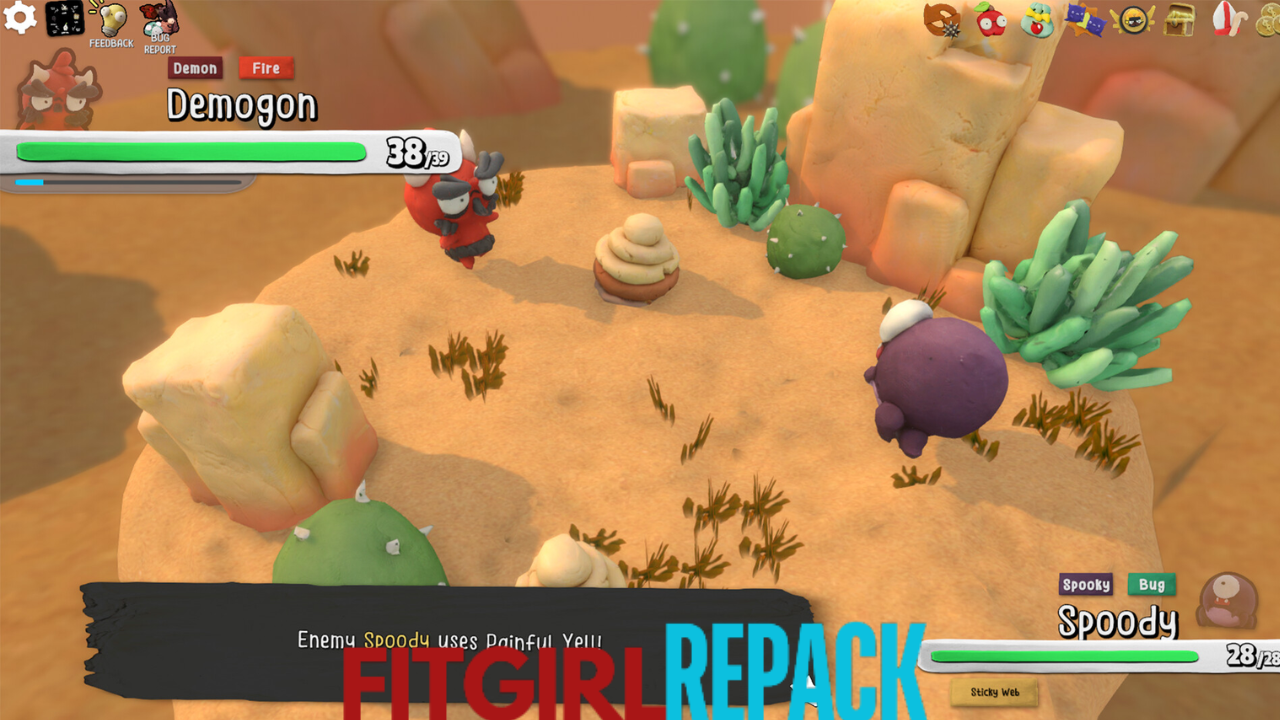Check the Sticky Web status label

(994, 692)
